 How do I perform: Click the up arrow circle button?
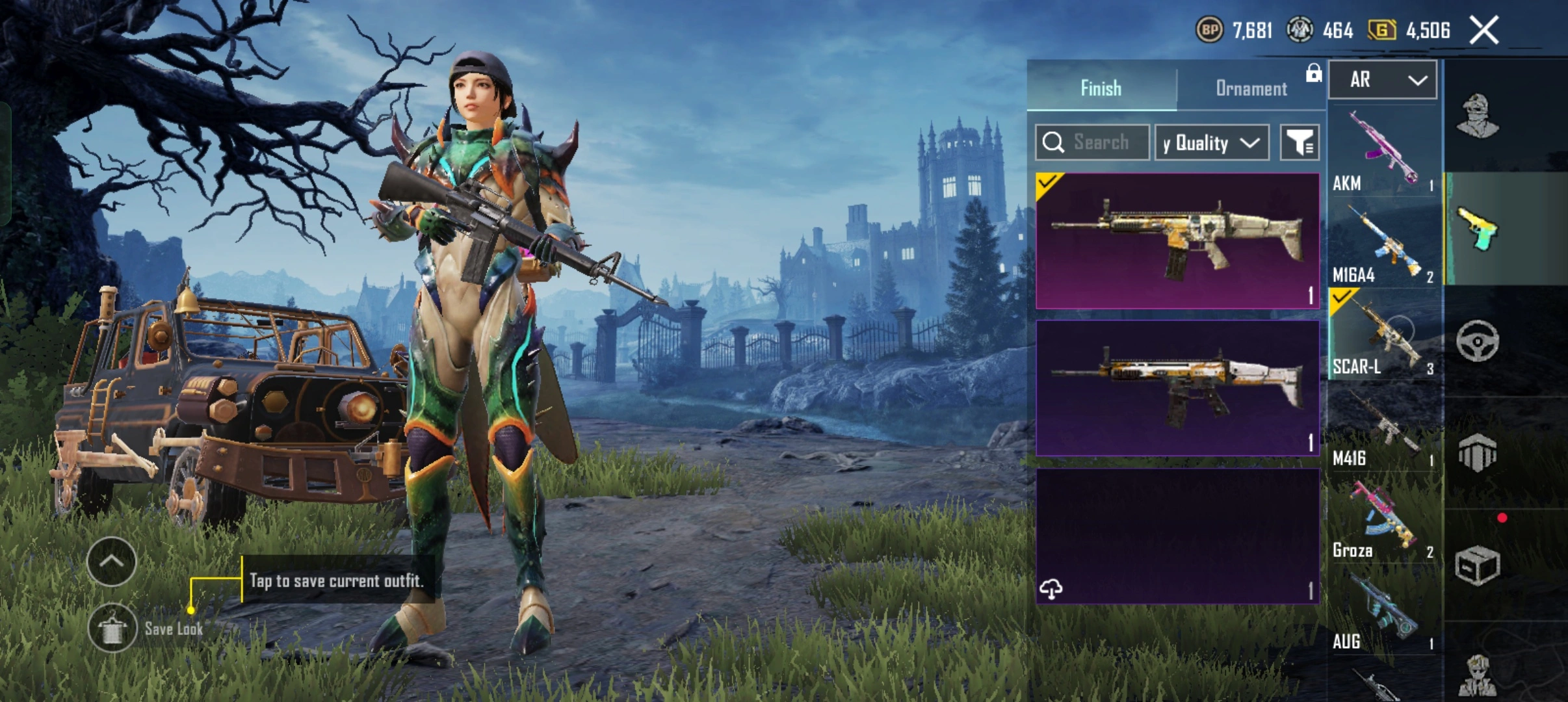pyautogui.click(x=111, y=562)
